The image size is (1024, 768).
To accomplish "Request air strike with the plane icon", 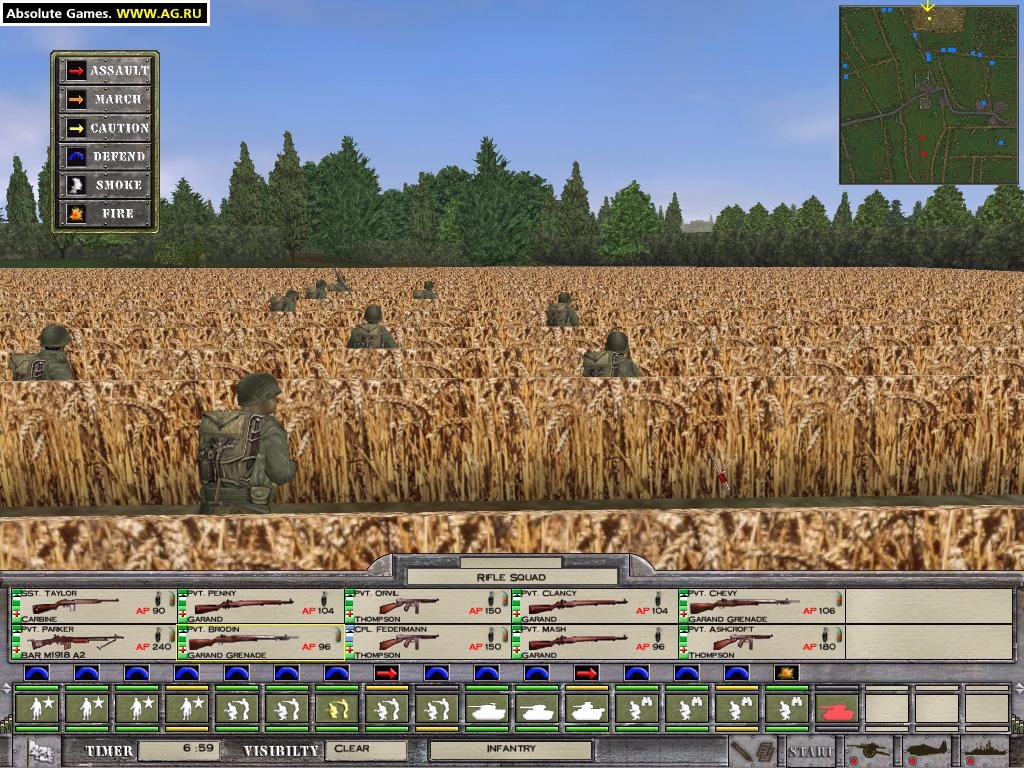I will [x=927, y=750].
